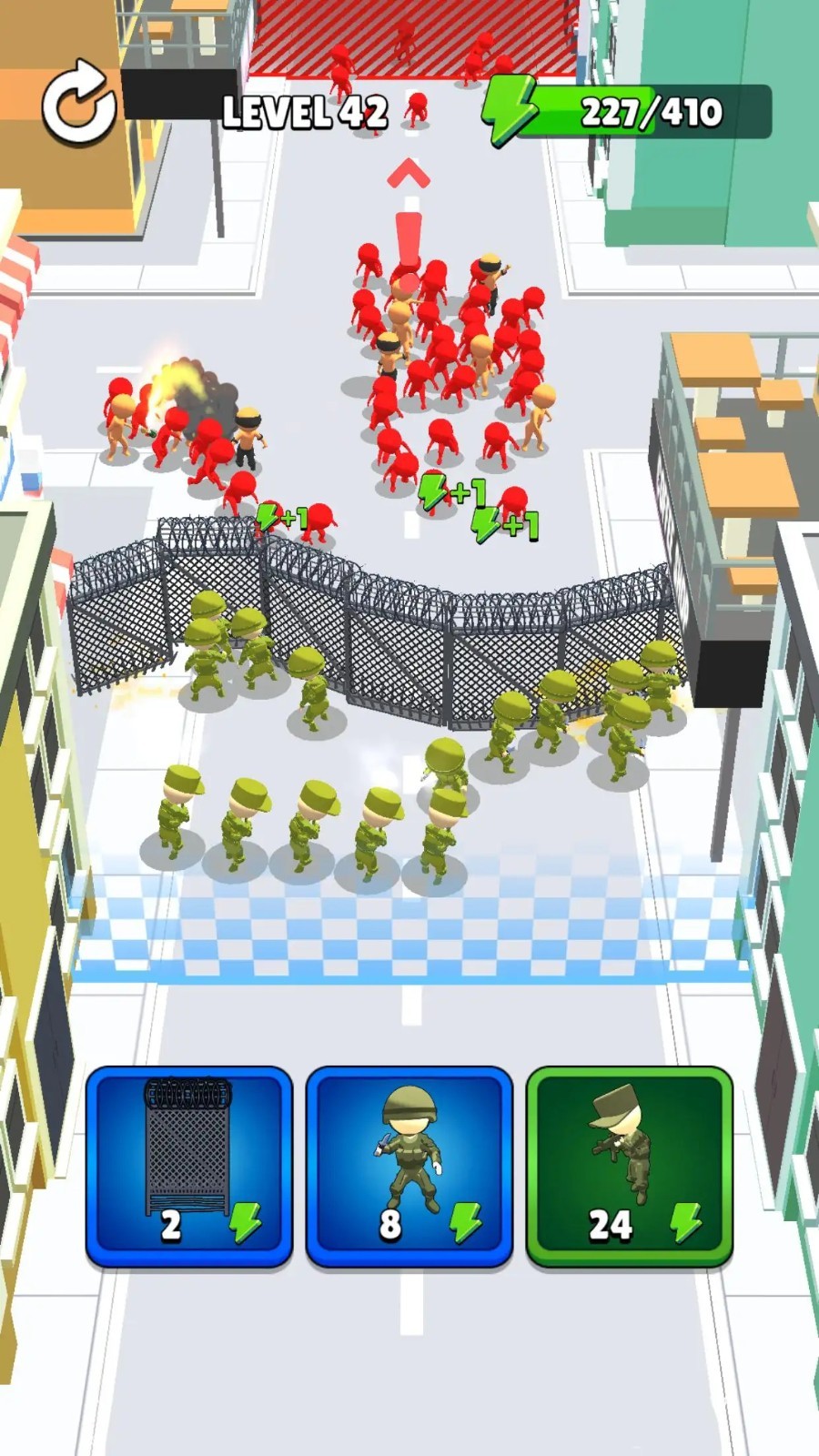
Task: Pick the rifleman card costing 24
Action: point(630,1167)
